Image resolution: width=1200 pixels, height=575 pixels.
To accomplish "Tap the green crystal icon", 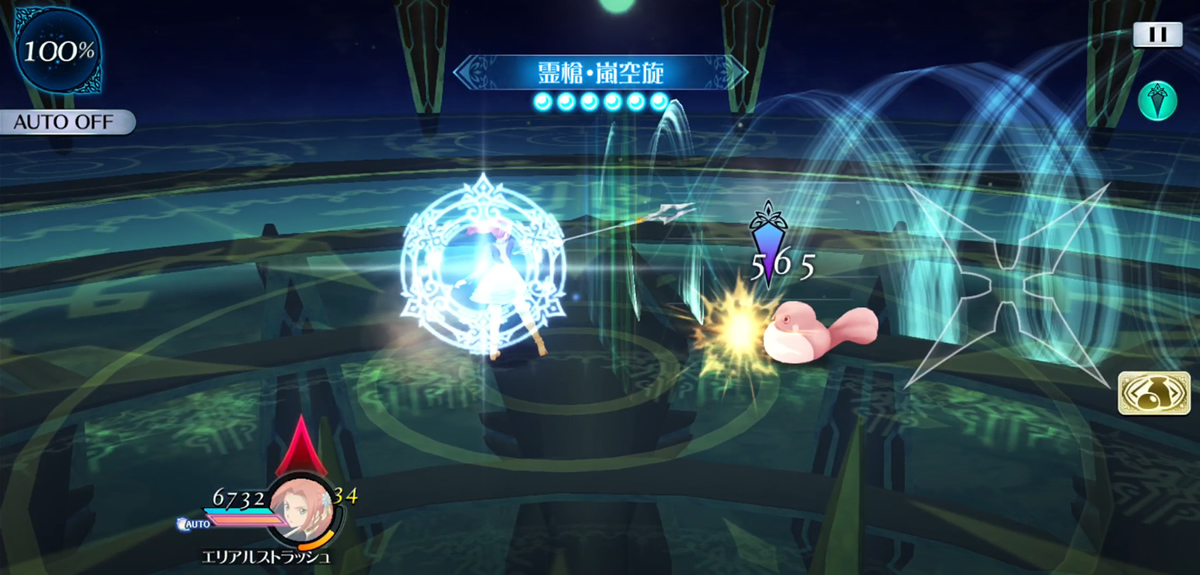I will (1157, 100).
